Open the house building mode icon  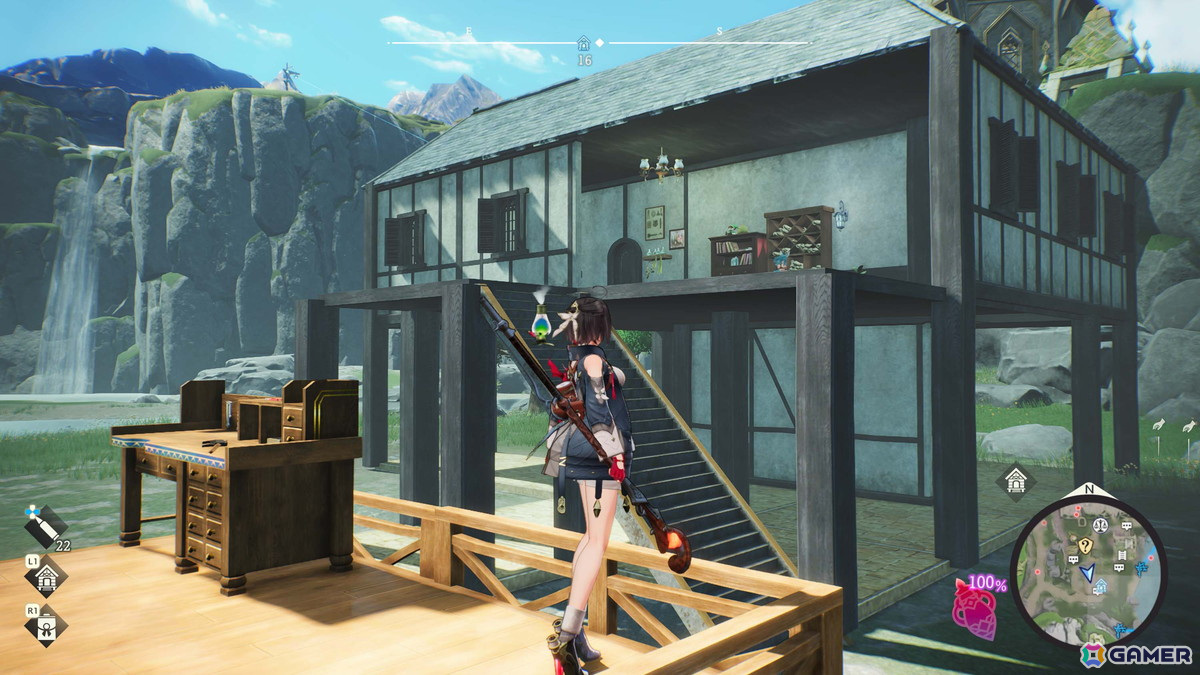click(46, 576)
